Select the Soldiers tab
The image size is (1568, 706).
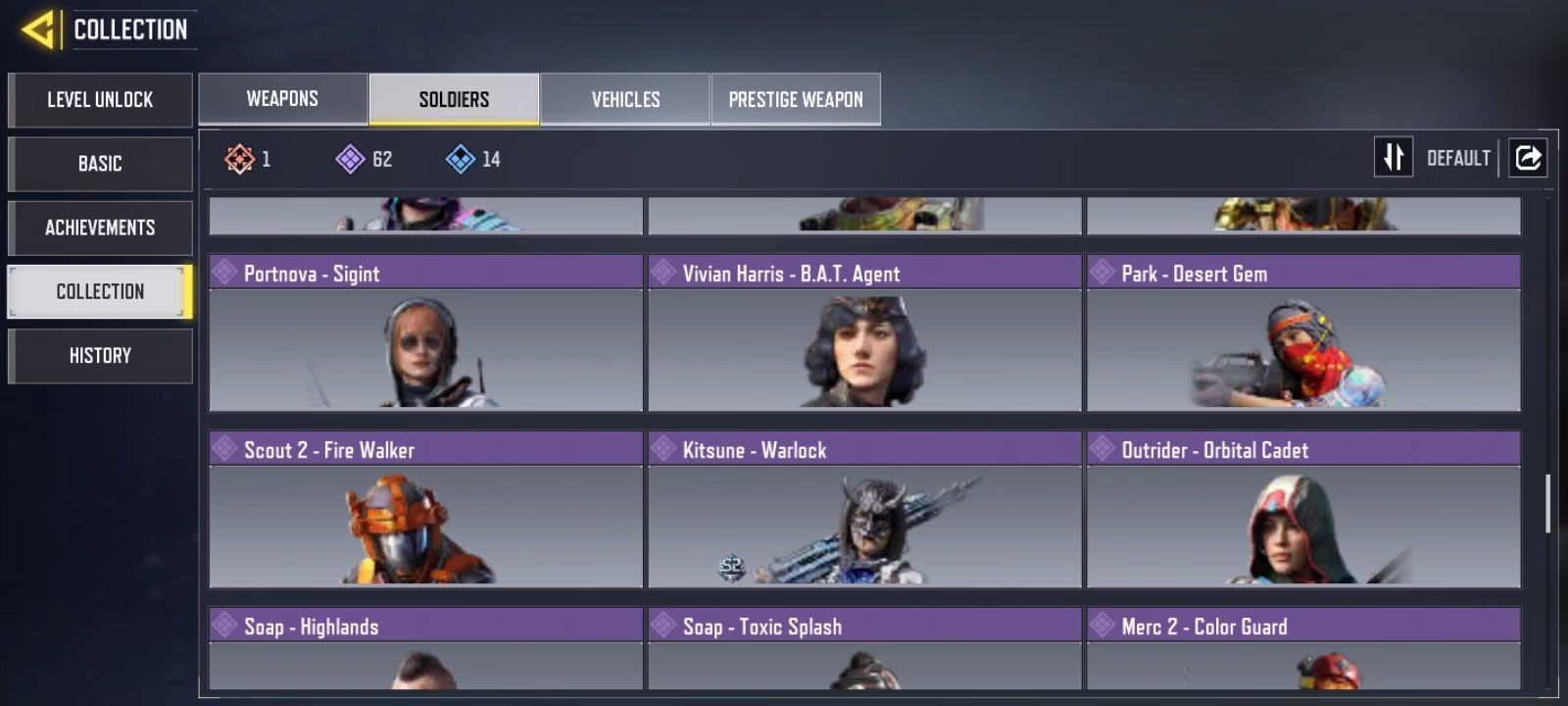tap(454, 99)
